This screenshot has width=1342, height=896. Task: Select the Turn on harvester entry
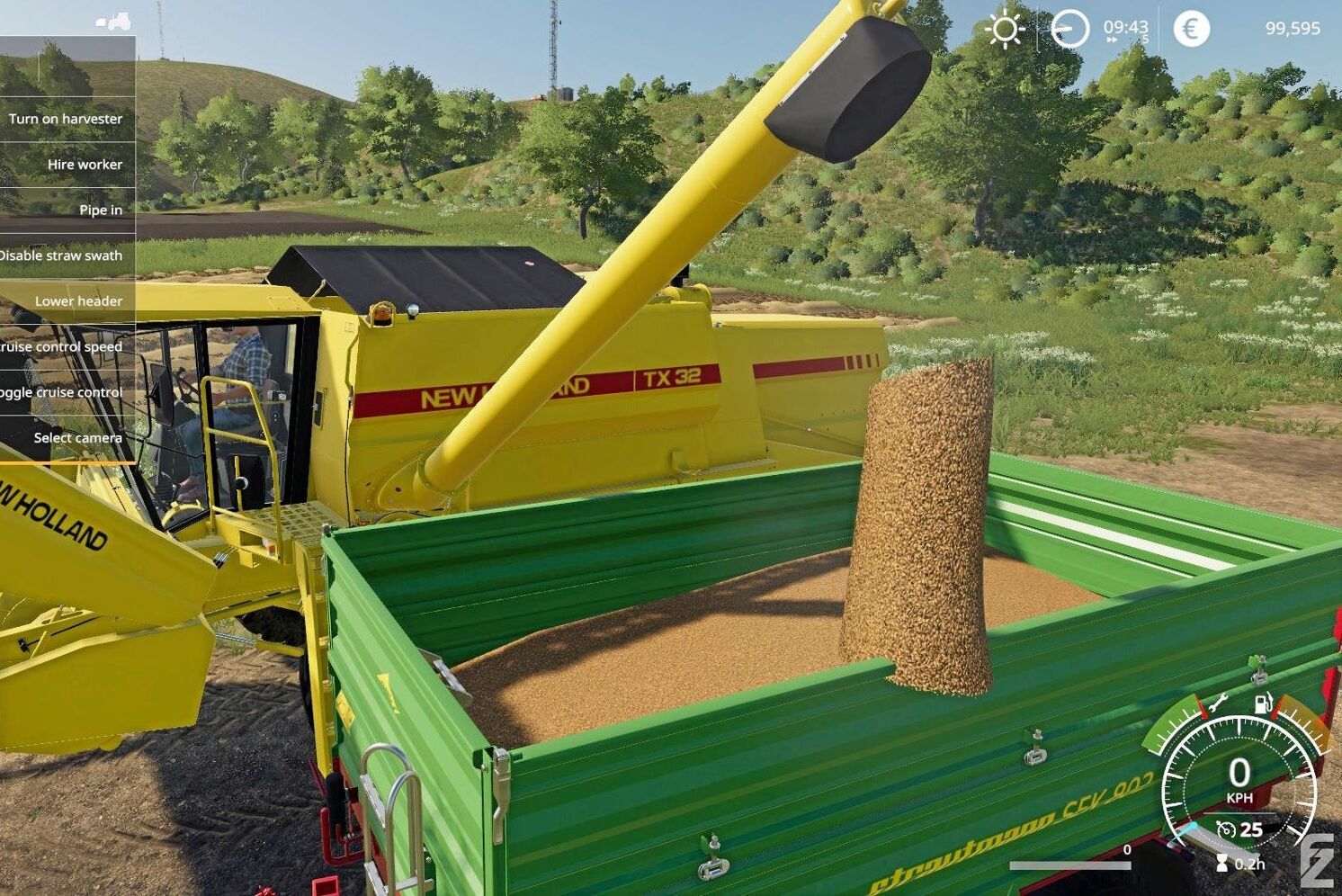(66, 119)
